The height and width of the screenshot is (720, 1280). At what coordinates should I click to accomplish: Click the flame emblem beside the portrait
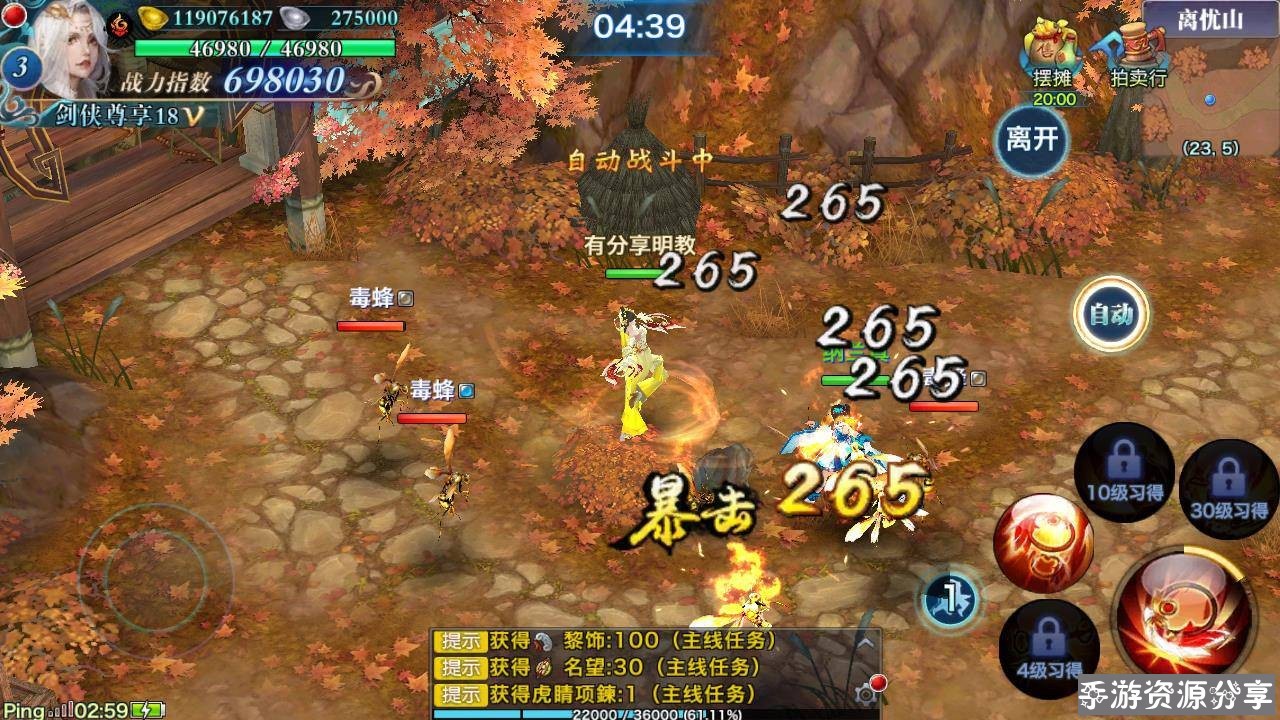119,22
